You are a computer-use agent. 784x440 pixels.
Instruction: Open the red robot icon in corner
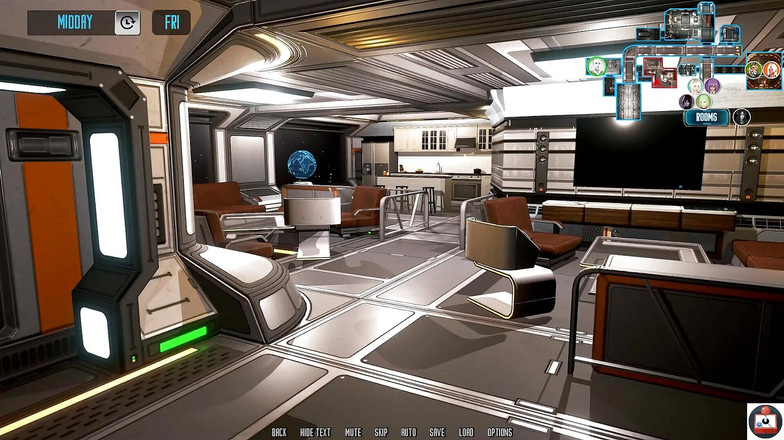click(764, 420)
